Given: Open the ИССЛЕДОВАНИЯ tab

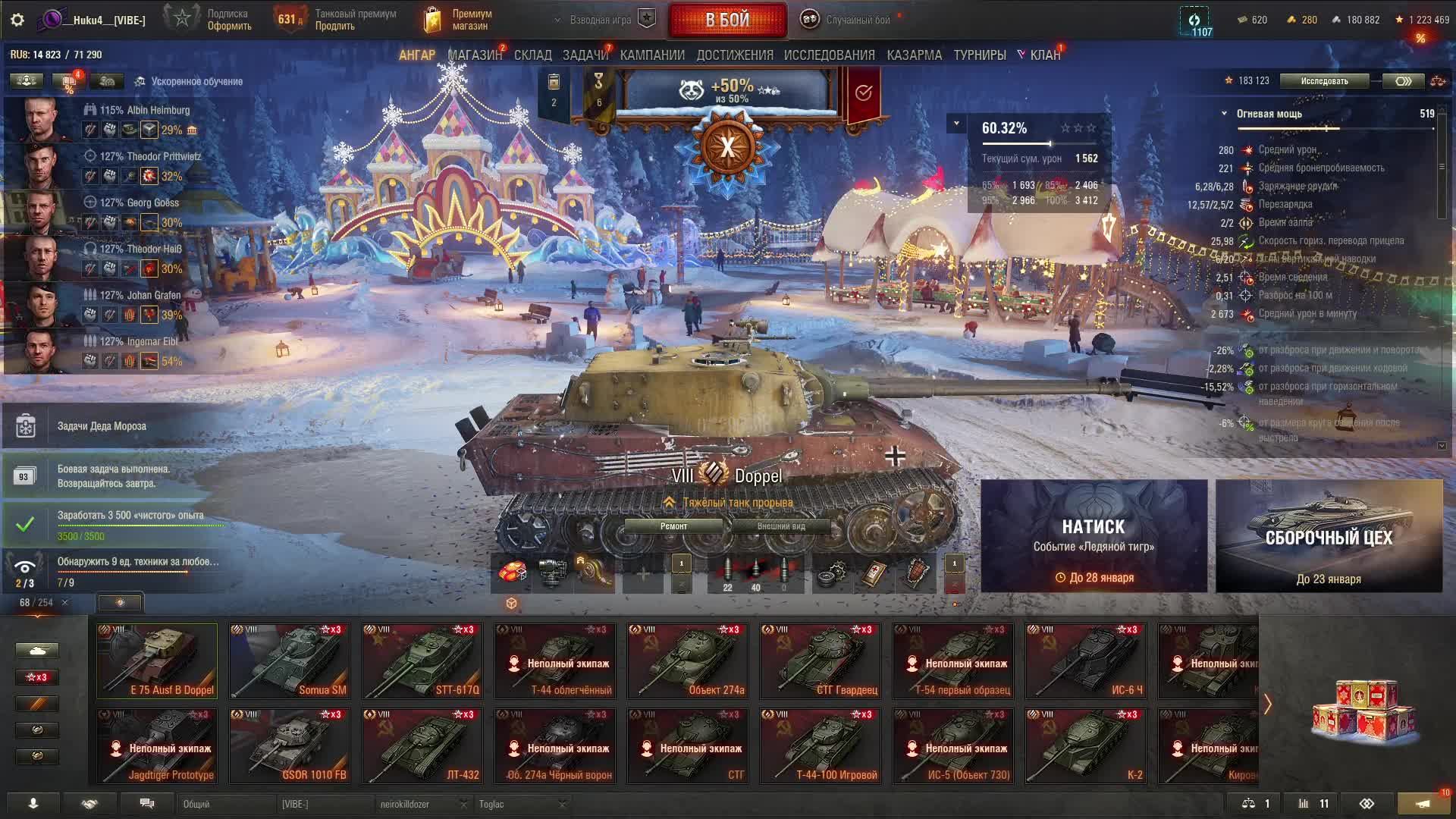Looking at the screenshot, I should click(829, 55).
